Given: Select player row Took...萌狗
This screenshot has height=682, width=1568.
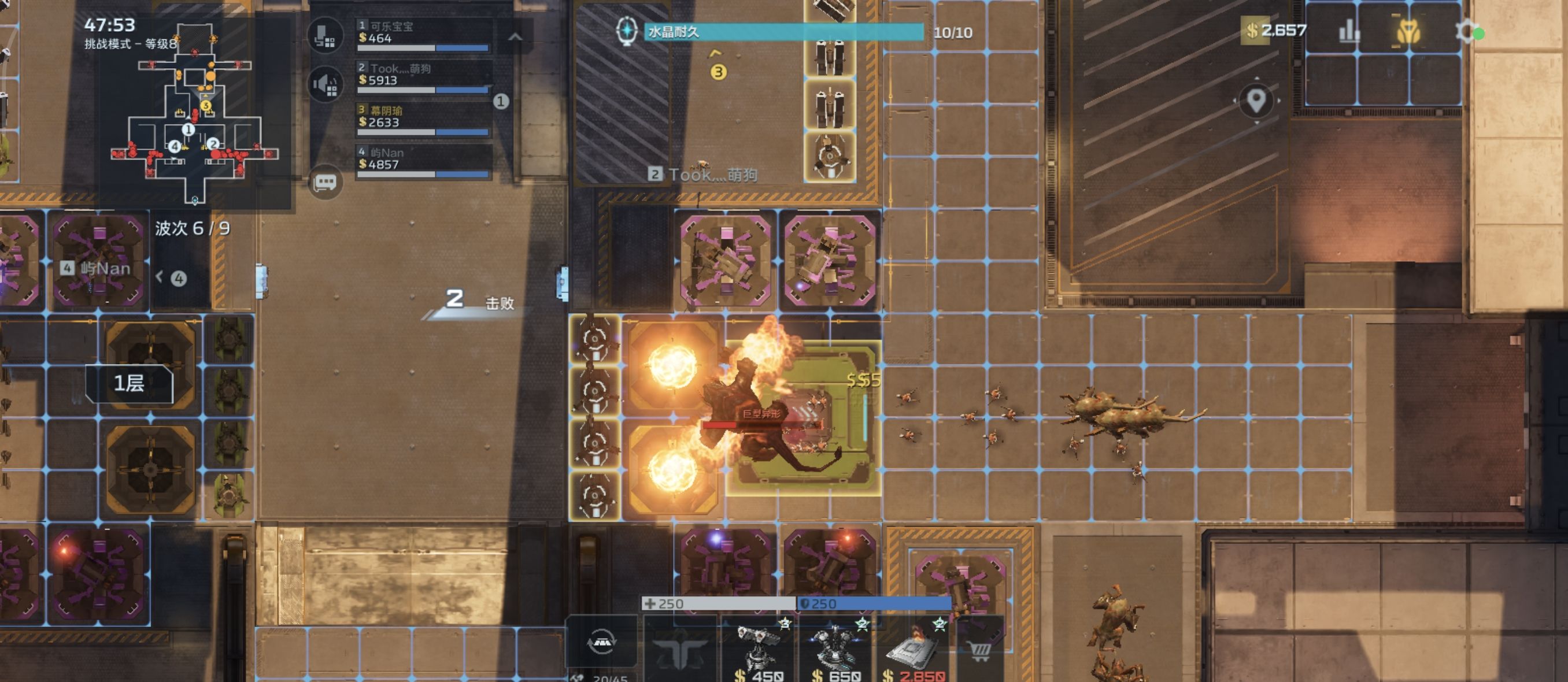Looking at the screenshot, I should point(424,79).
